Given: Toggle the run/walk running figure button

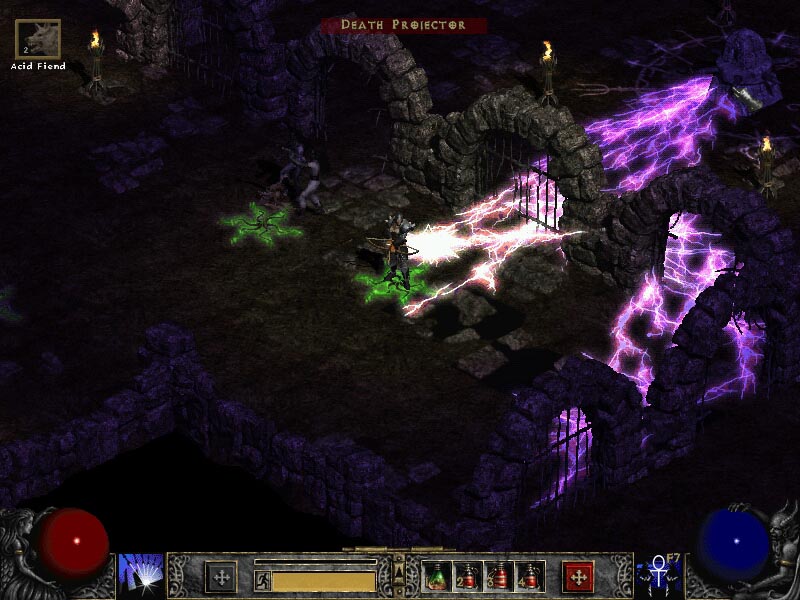Looking at the screenshot, I should [x=262, y=579].
